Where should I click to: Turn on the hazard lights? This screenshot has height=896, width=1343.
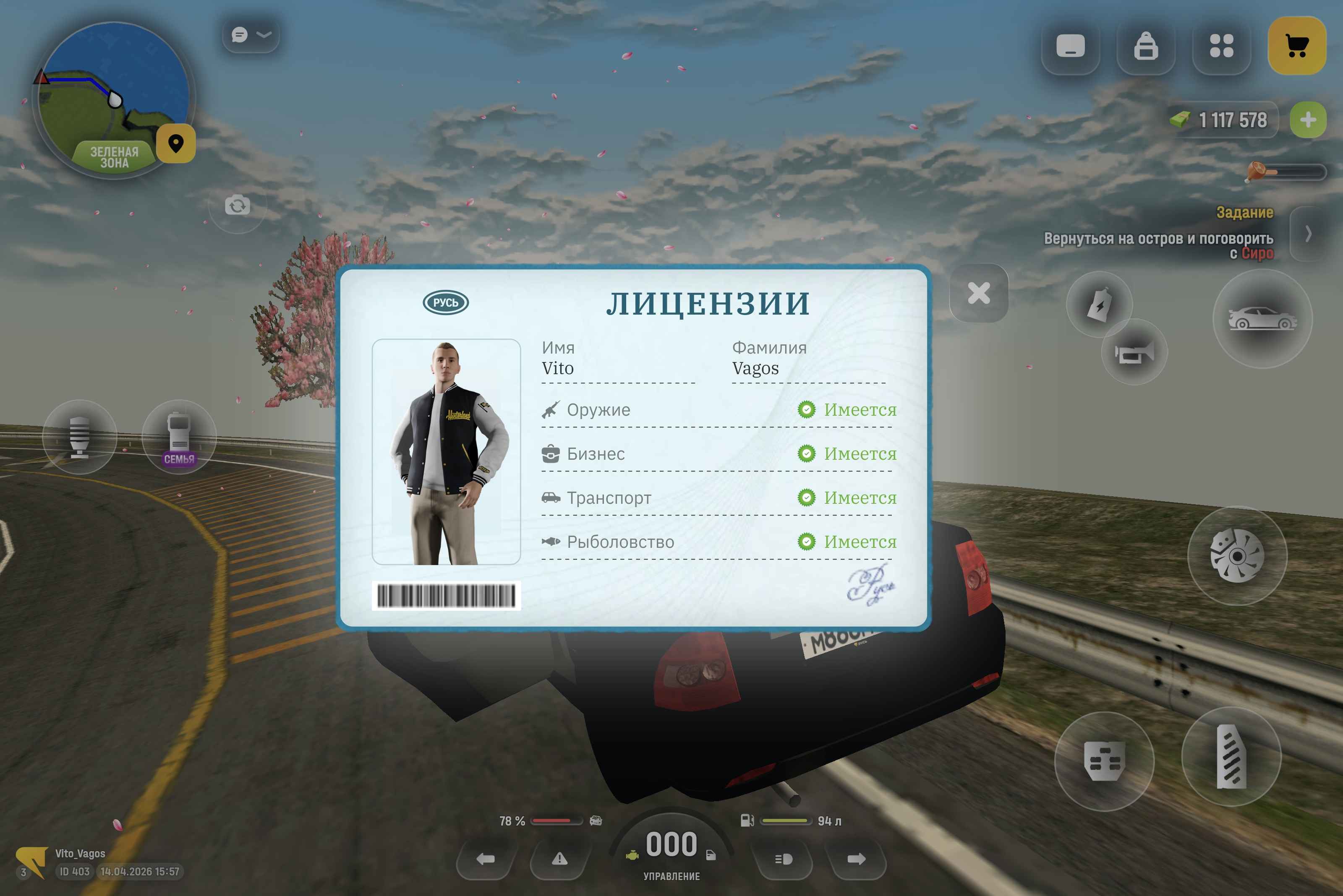pyautogui.click(x=559, y=859)
